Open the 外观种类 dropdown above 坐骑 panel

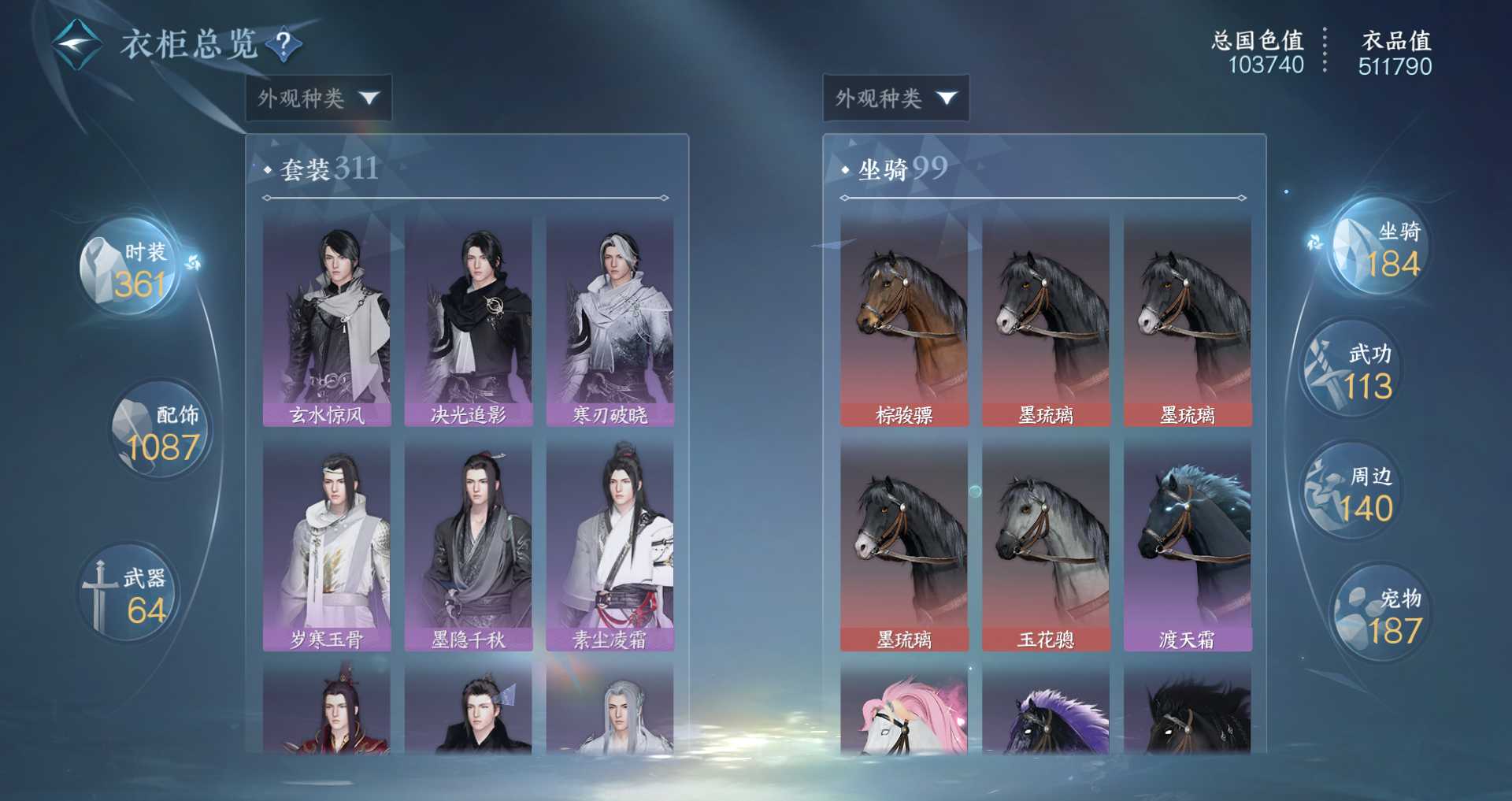(896, 98)
